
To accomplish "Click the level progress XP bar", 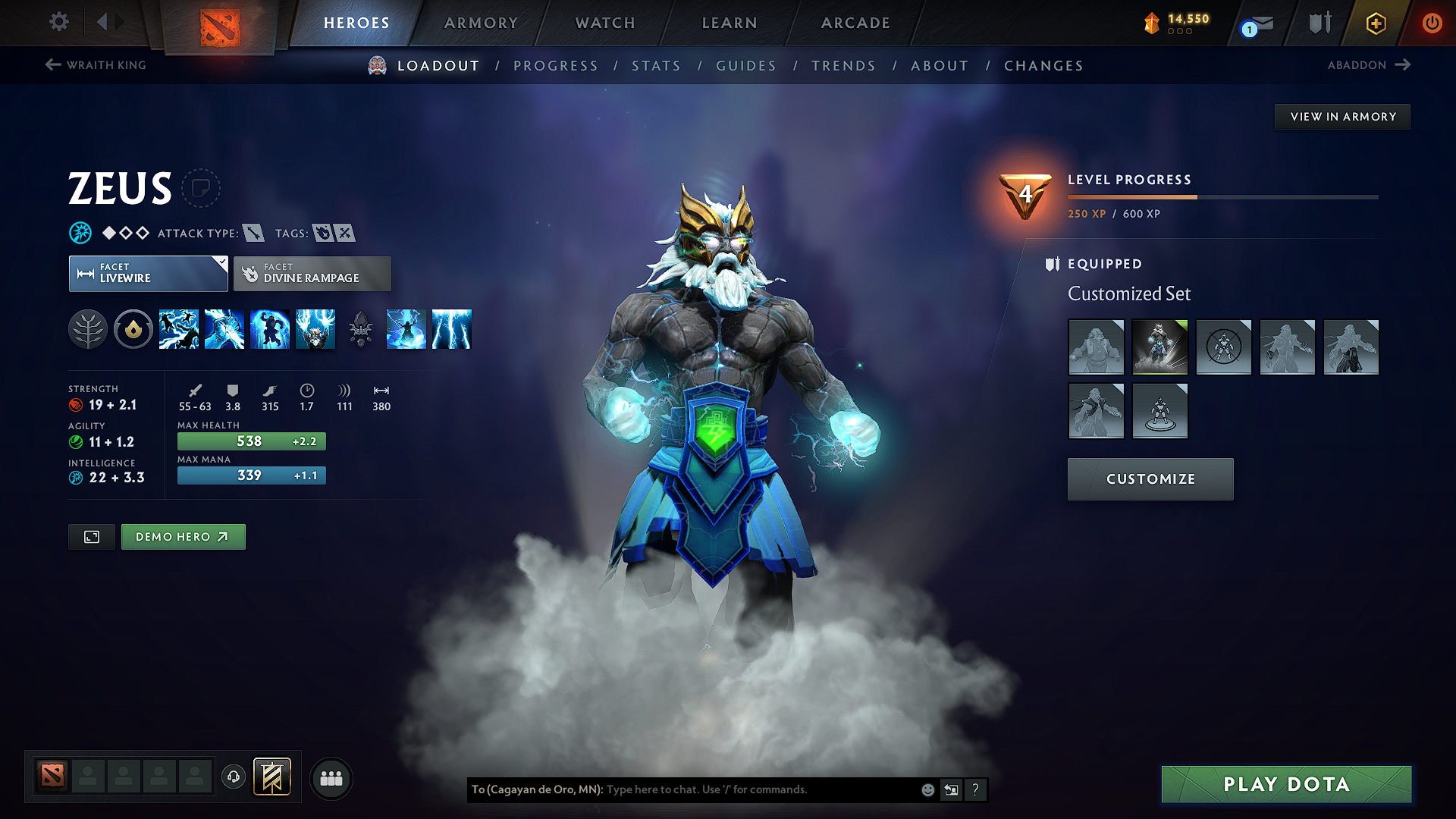I will pos(1222,196).
